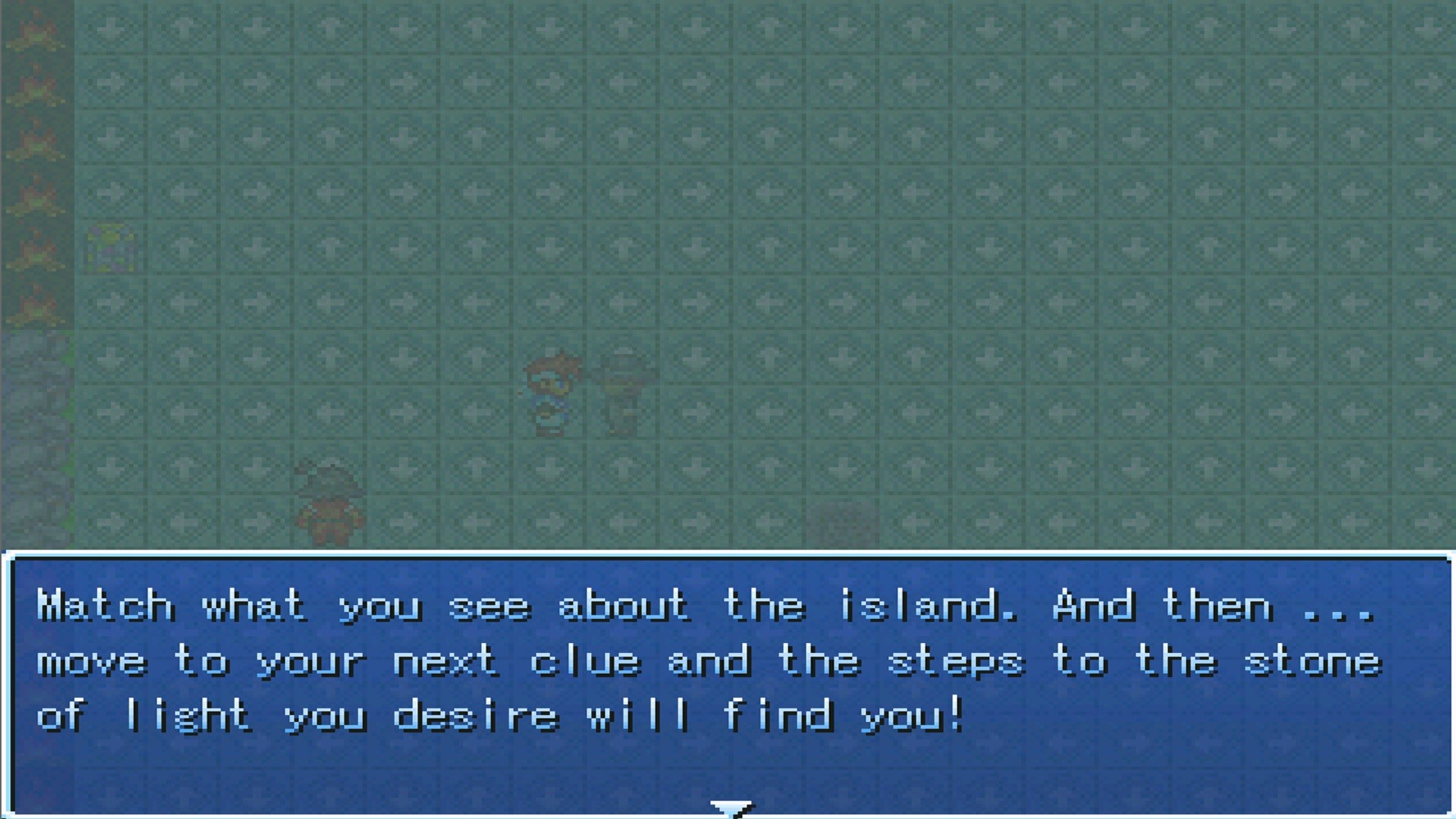Advance dialog with the blinking triangle indicator

(730, 806)
